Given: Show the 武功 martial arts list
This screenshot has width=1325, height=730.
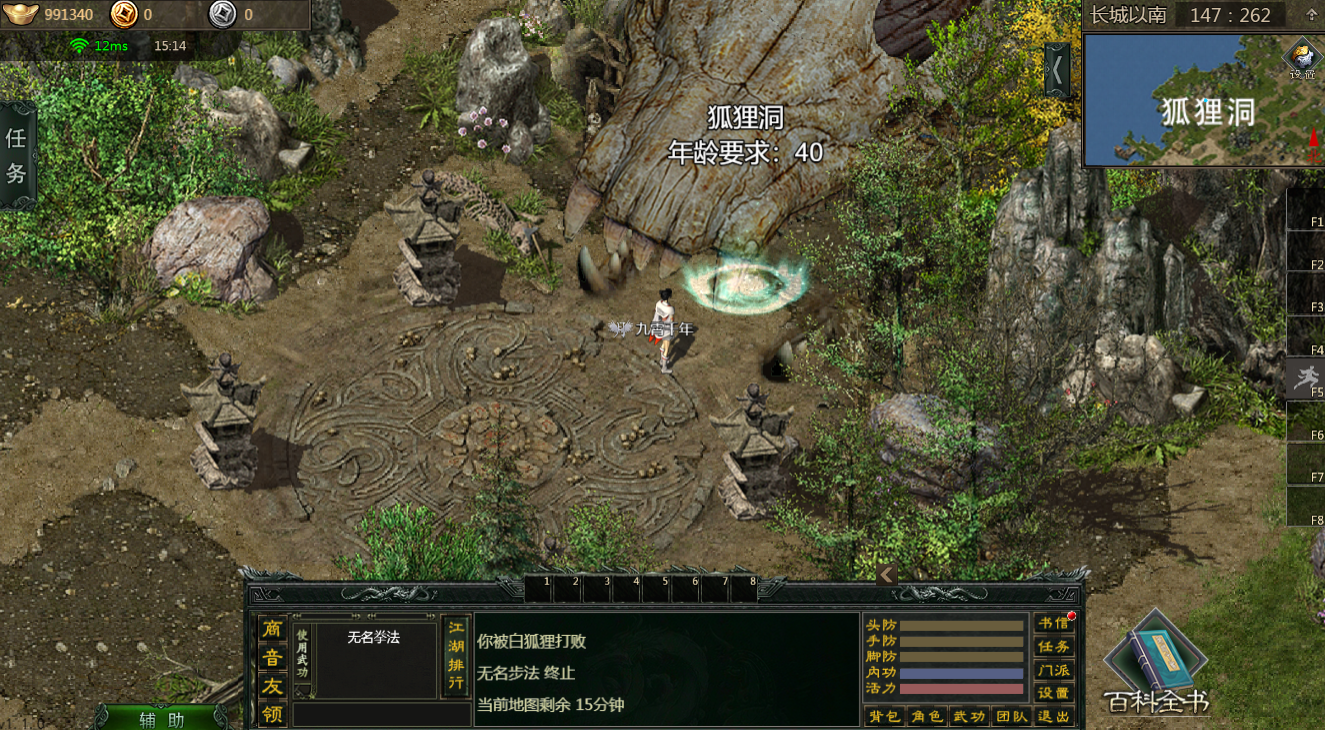Looking at the screenshot, I should click(x=969, y=716).
